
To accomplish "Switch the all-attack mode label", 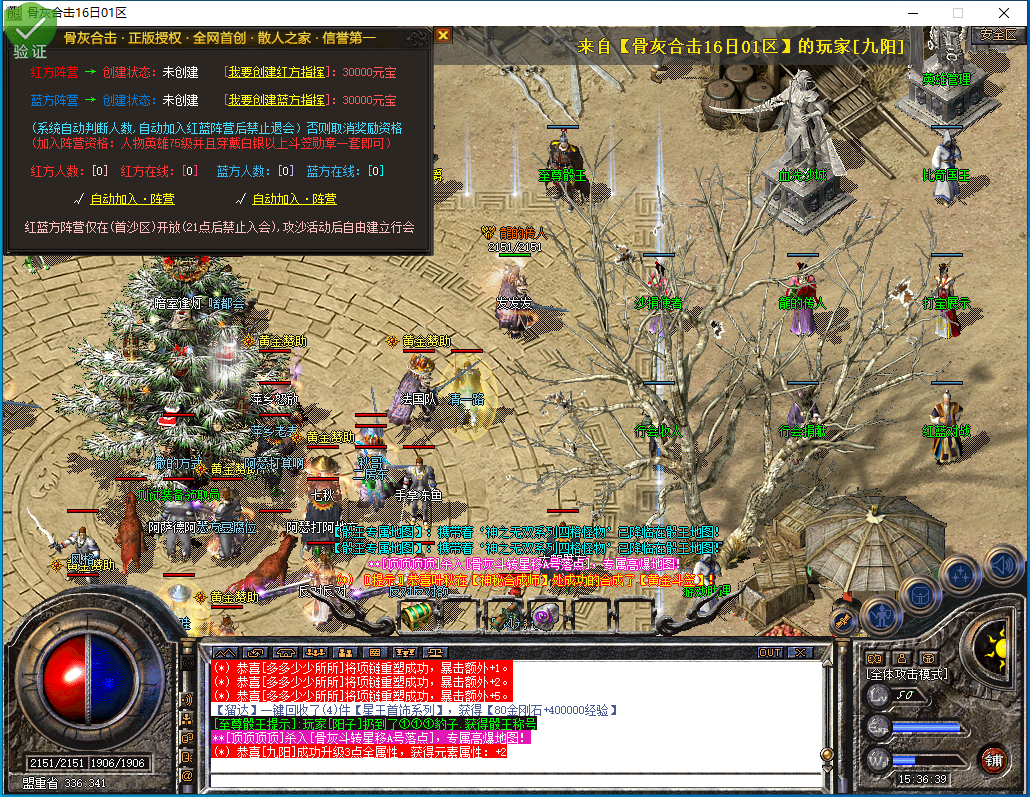I will pyautogui.click(x=906, y=675).
